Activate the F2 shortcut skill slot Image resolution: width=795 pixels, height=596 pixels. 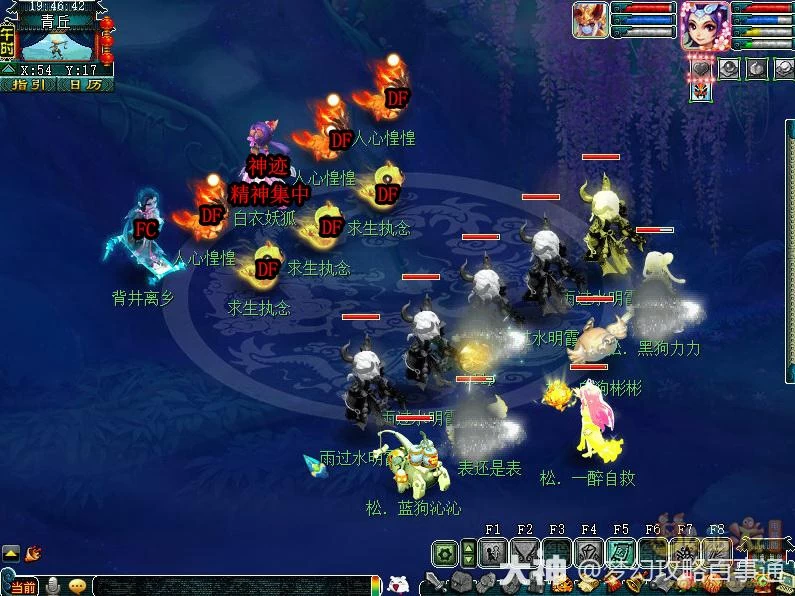pos(525,553)
